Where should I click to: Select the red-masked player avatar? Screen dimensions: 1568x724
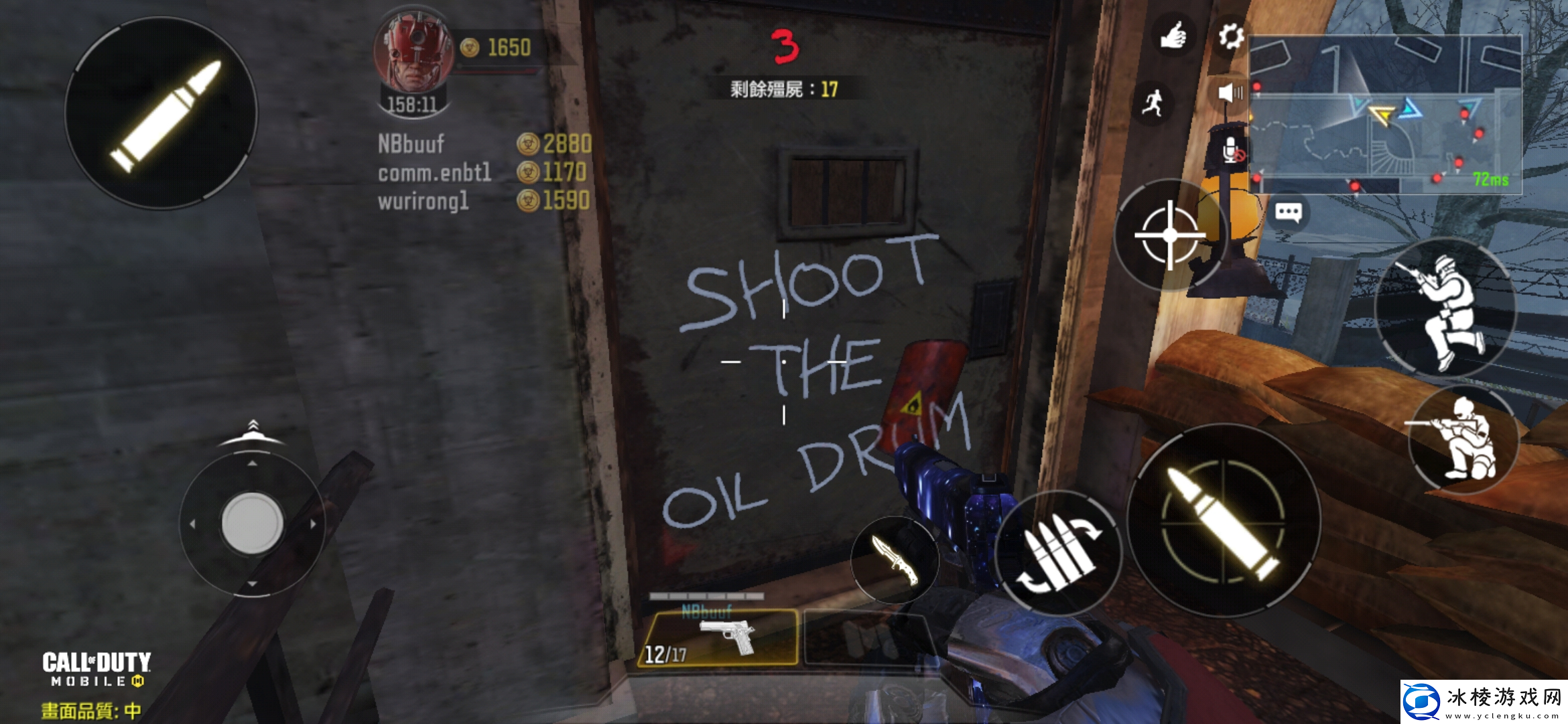click(x=413, y=52)
